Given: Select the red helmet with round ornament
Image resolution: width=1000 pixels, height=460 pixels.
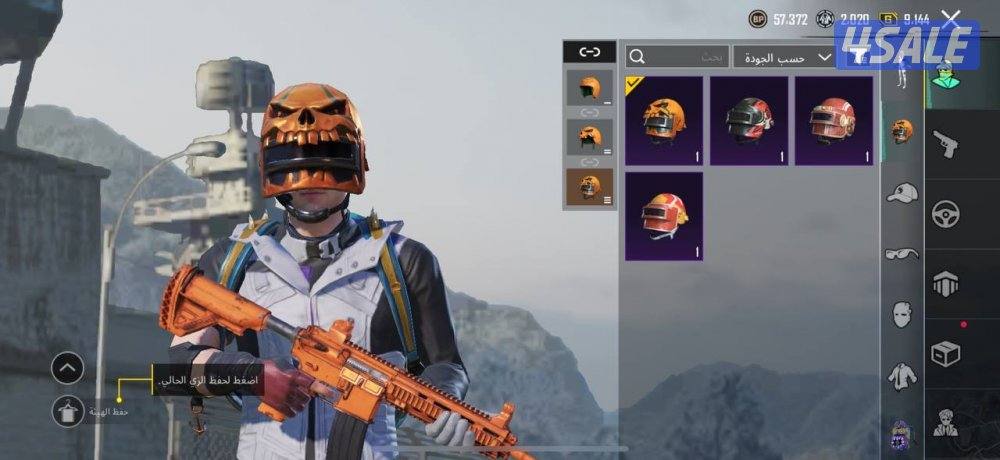Looking at the screenshot, I should pyautogui.click(x=833, y=120).
